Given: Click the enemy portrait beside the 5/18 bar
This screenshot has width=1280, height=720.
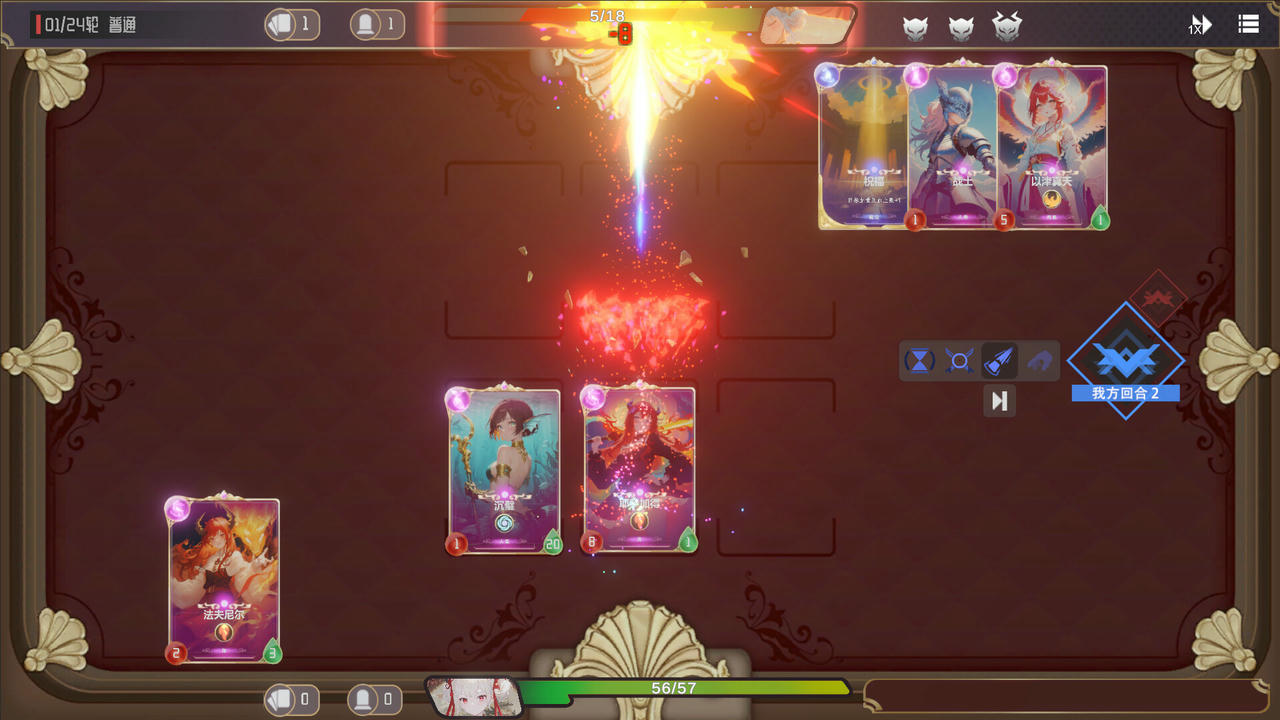Looking at the screenshot, I should pos(806,26).
